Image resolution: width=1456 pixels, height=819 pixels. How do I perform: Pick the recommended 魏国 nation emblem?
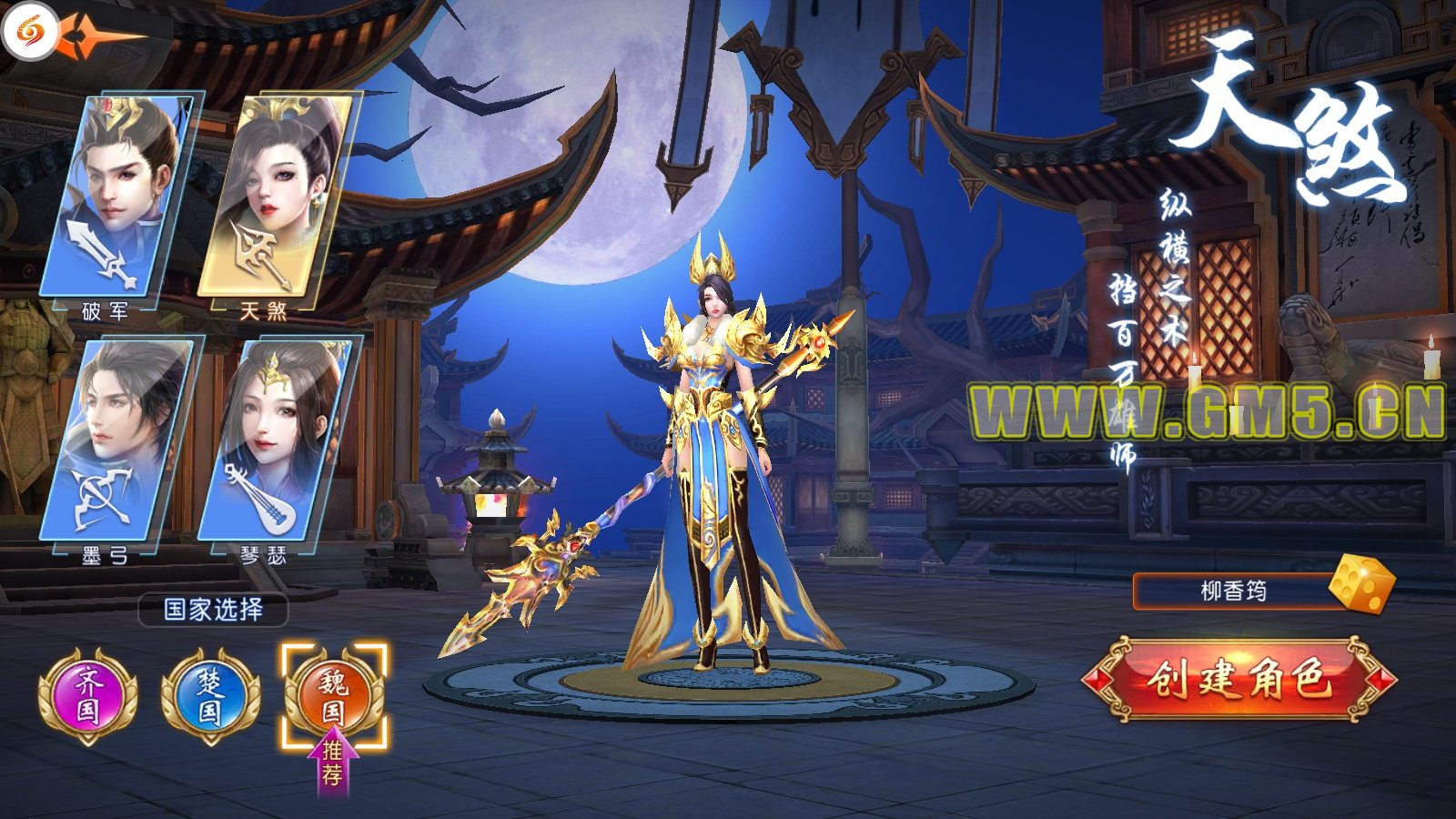(334, 694)
